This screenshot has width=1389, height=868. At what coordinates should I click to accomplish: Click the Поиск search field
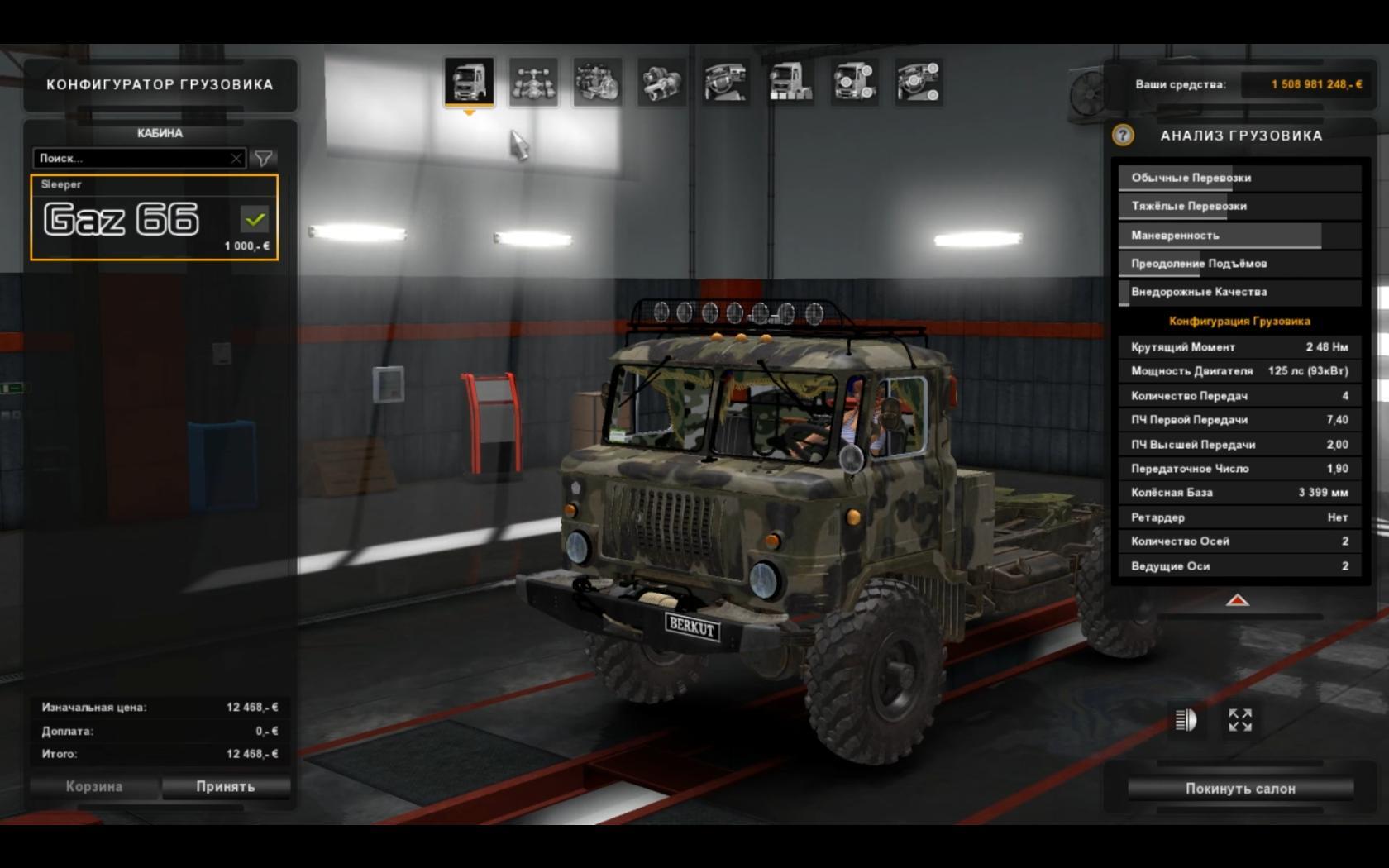coord(132,158)
